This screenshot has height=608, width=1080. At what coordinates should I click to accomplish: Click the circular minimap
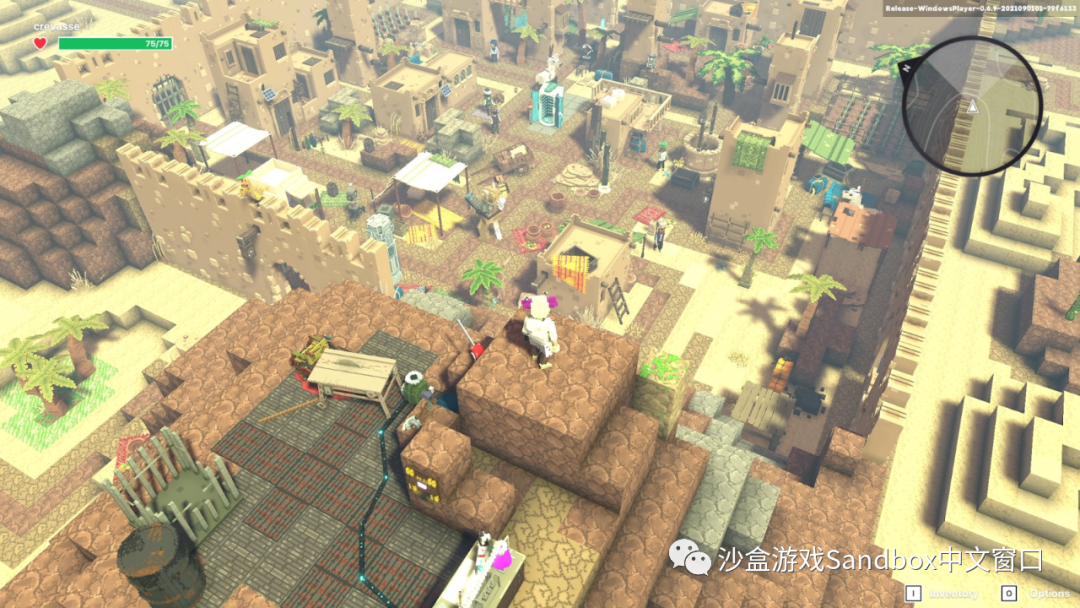[972, 106]
